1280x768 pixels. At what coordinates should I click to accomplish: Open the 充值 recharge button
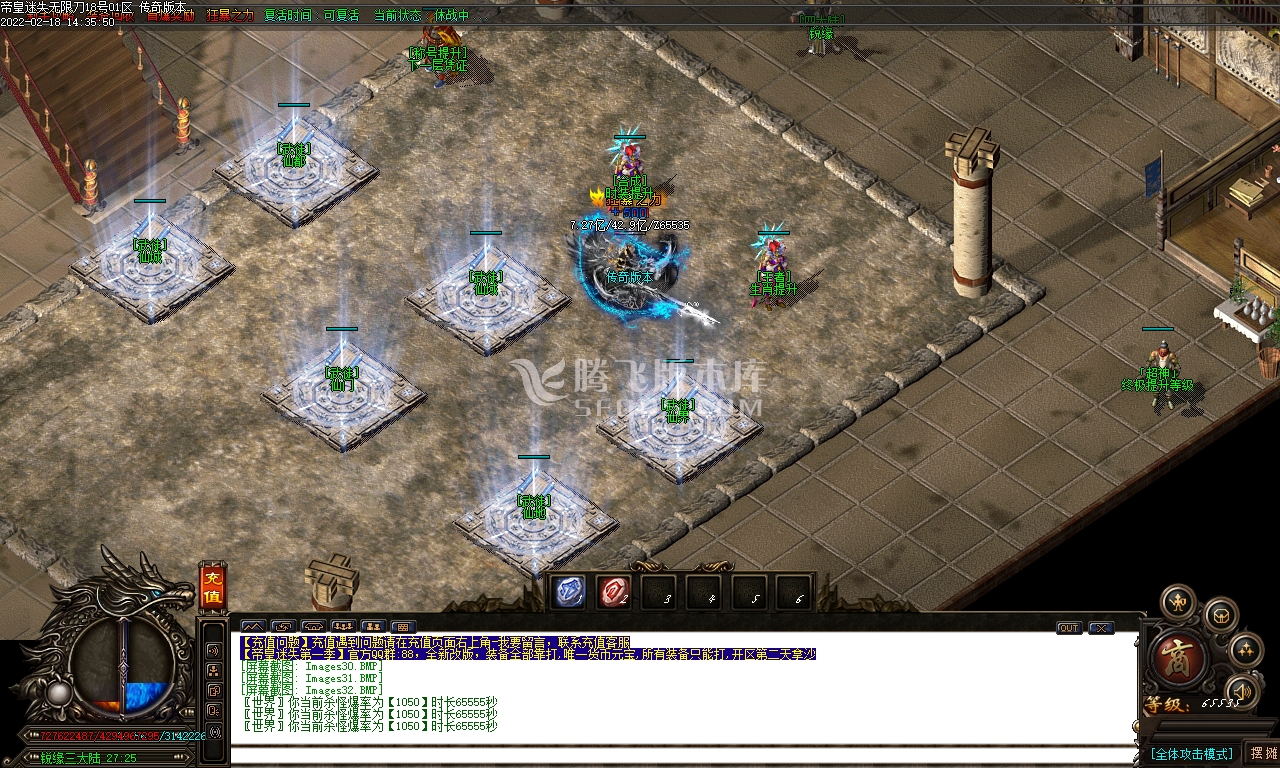point(212,587)
